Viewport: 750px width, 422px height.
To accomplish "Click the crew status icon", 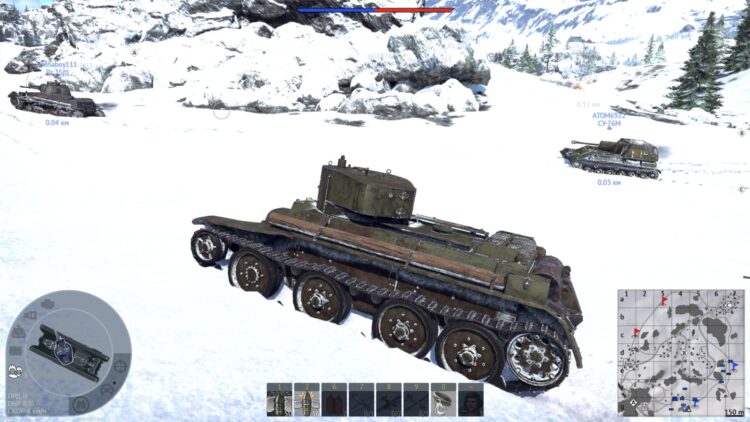I will (16, 370).
